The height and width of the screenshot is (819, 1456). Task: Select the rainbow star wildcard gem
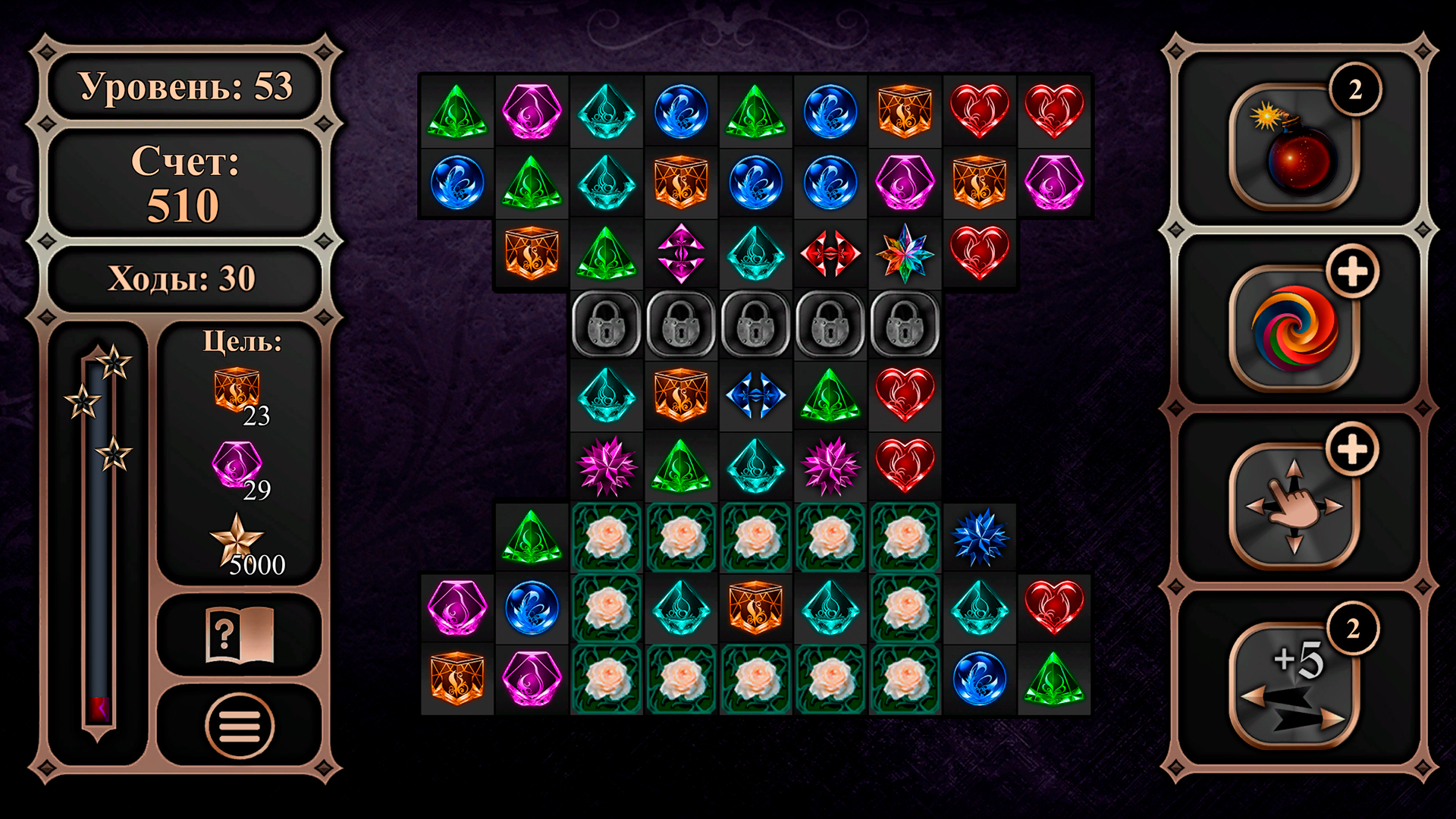click(x=905, y=253)
